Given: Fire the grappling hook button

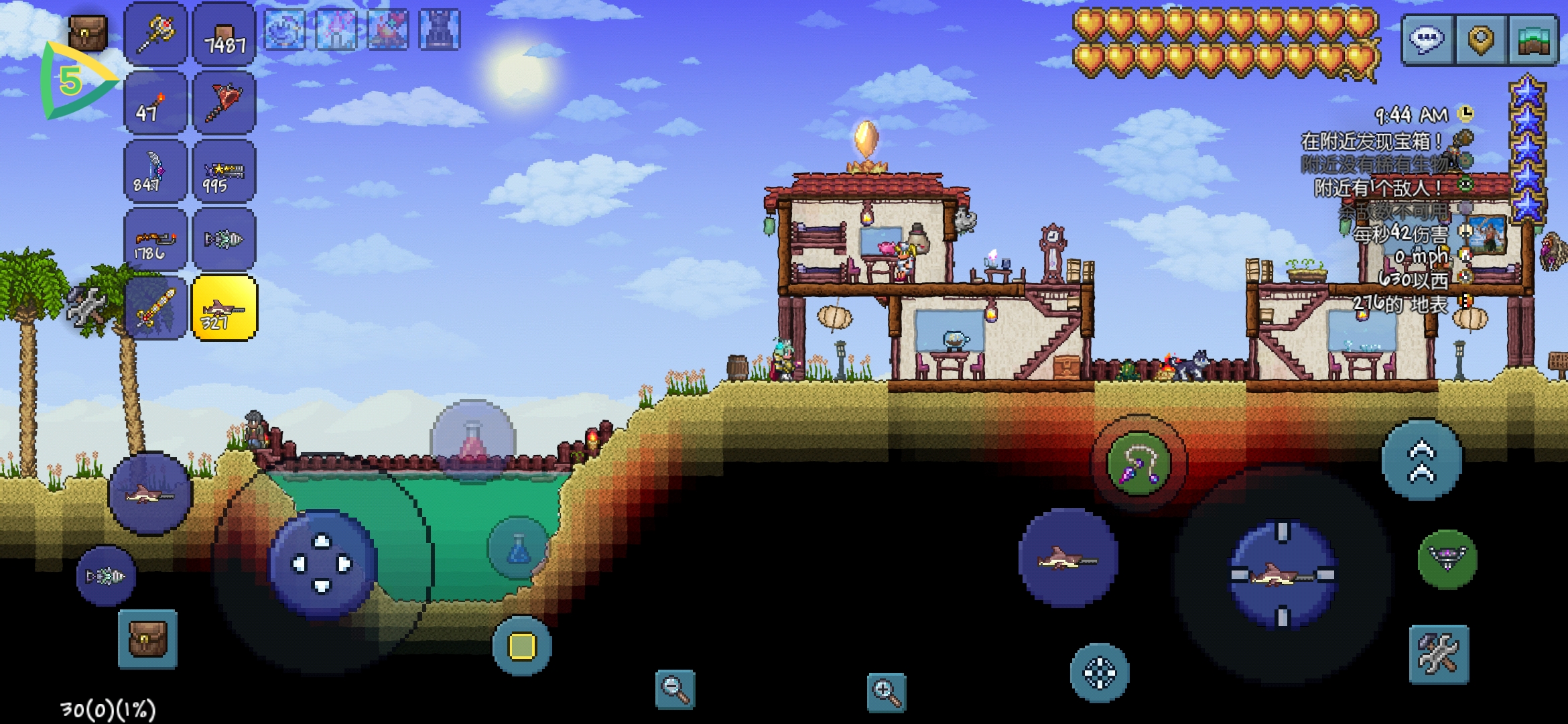Looking at the screenshot, I should click(x=1138, y=464).
